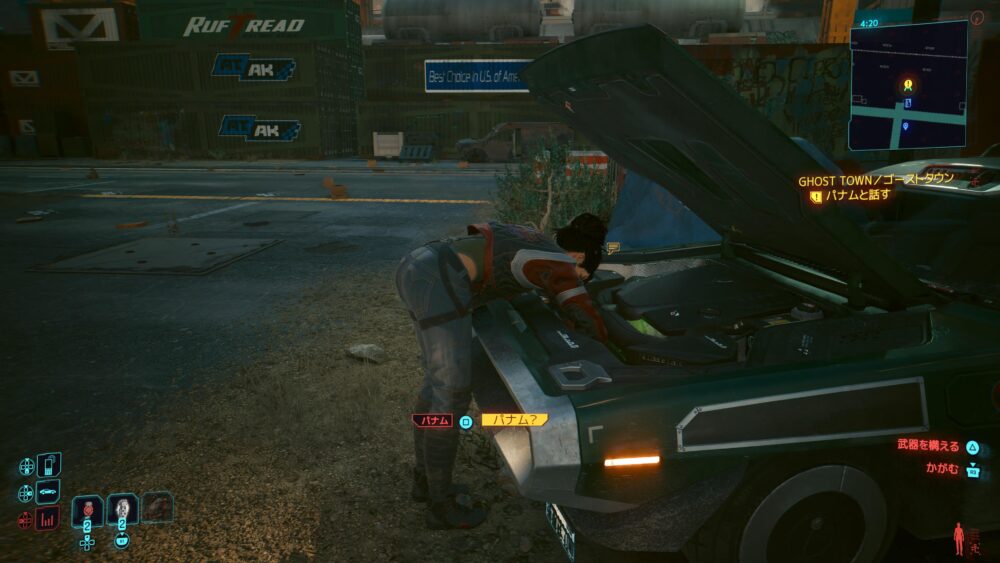Click the yellow quest marker on minimap
This screenshot has width=1000, height=563.
click(907, 85)
